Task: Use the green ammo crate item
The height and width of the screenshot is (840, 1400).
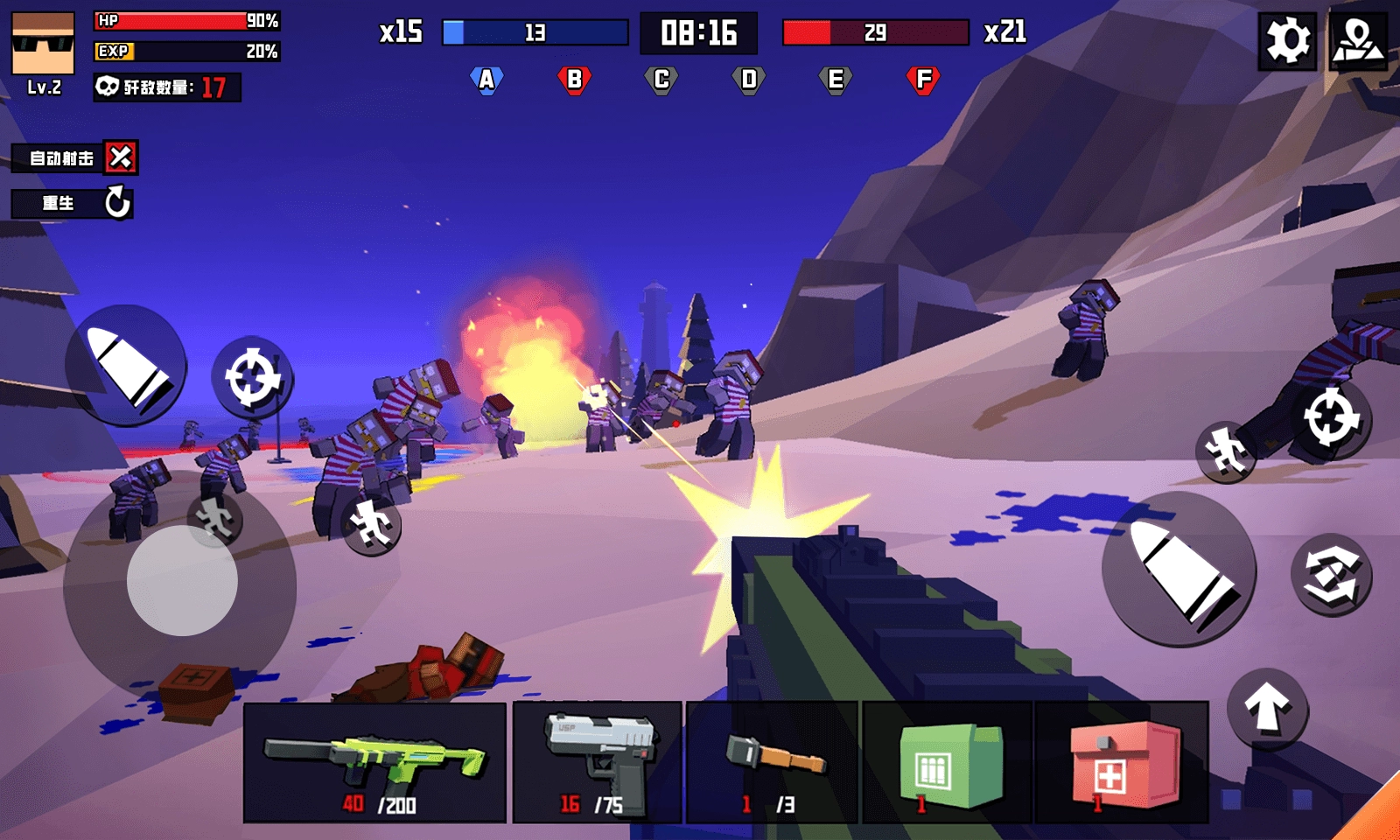Action: (x=948, y=762)
